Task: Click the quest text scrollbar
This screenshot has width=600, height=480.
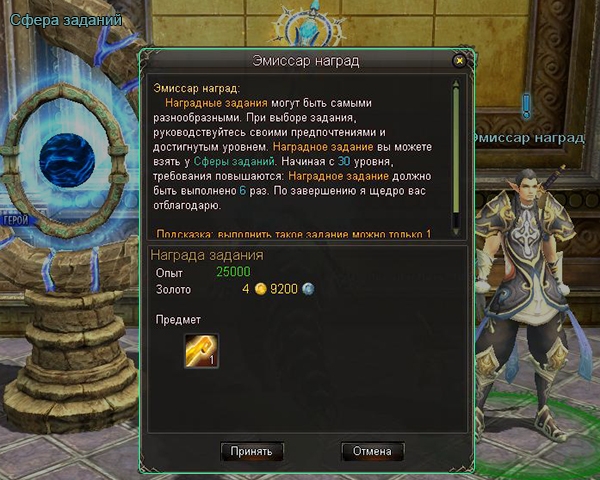Action: tap(456, 150)
